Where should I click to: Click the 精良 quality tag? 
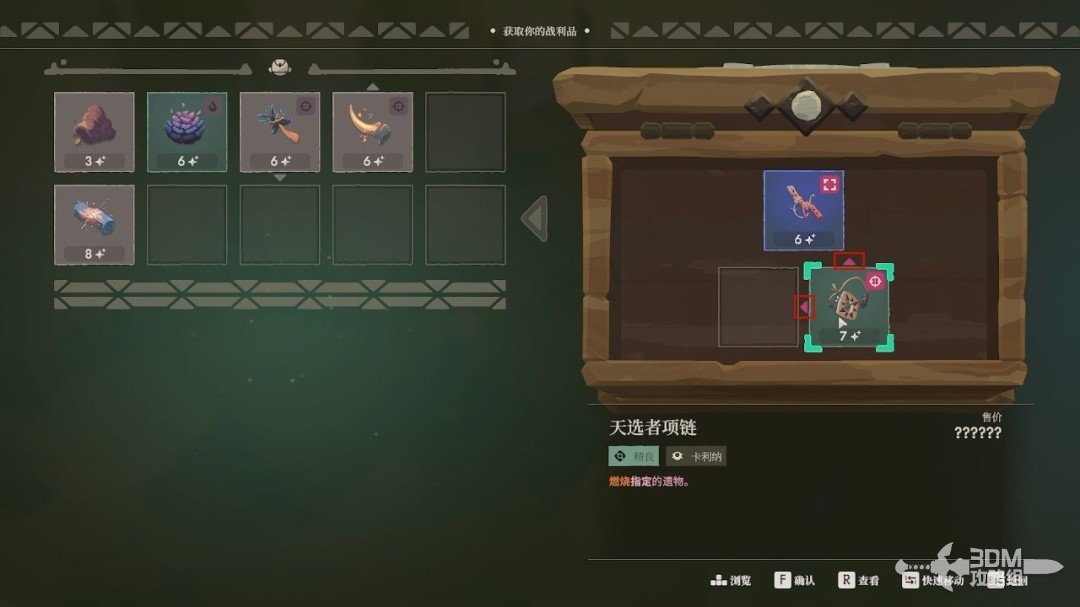634,456
